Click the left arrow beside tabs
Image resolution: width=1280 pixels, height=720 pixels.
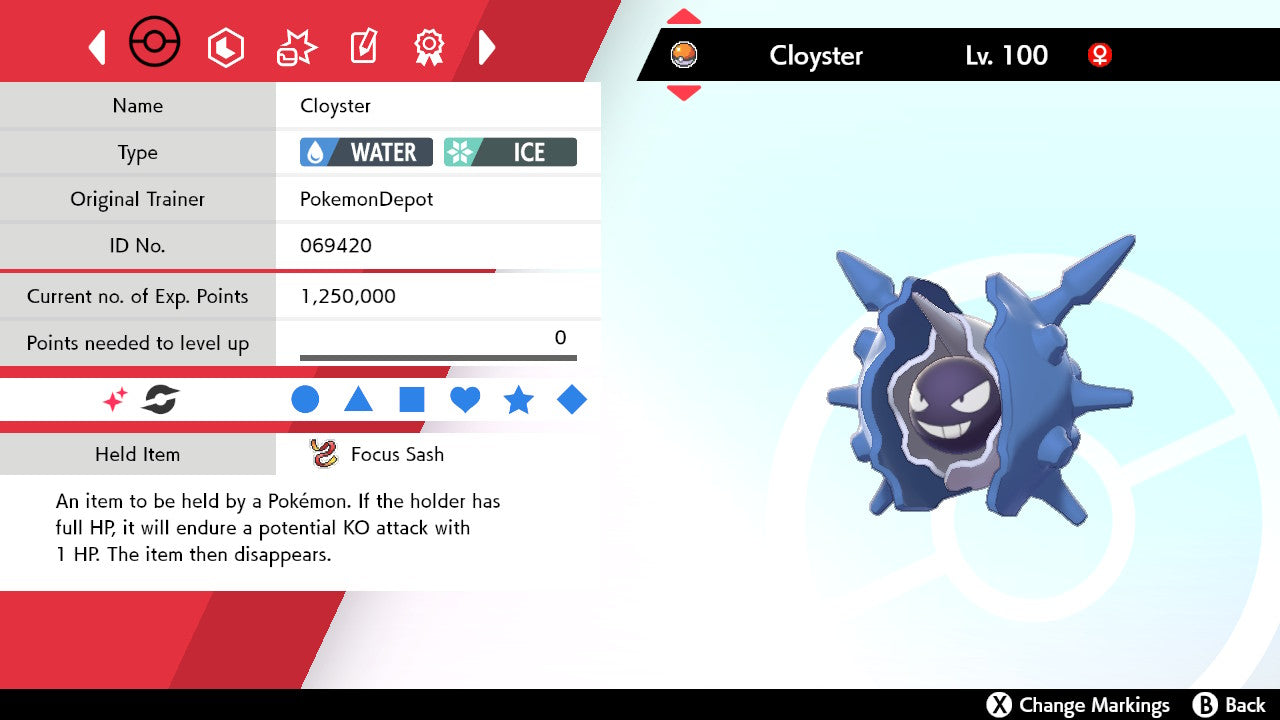point(97,47)
